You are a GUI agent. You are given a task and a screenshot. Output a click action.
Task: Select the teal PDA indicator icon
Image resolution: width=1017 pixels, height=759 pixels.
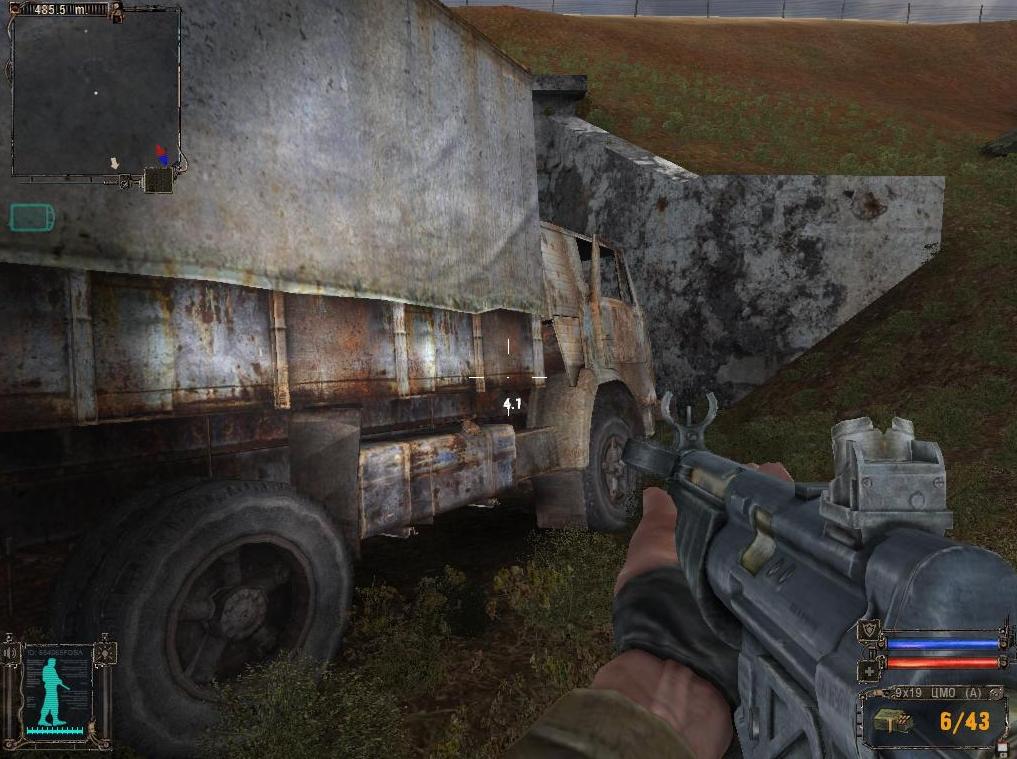31,217
